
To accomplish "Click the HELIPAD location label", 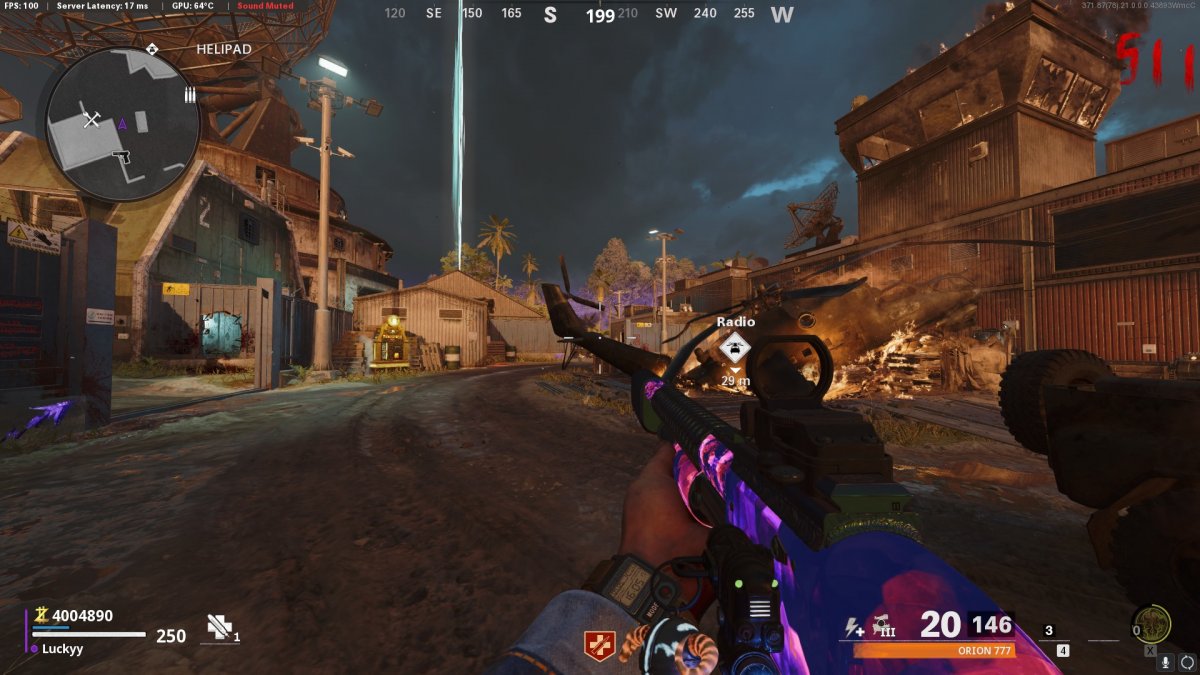I will (223, 48).
